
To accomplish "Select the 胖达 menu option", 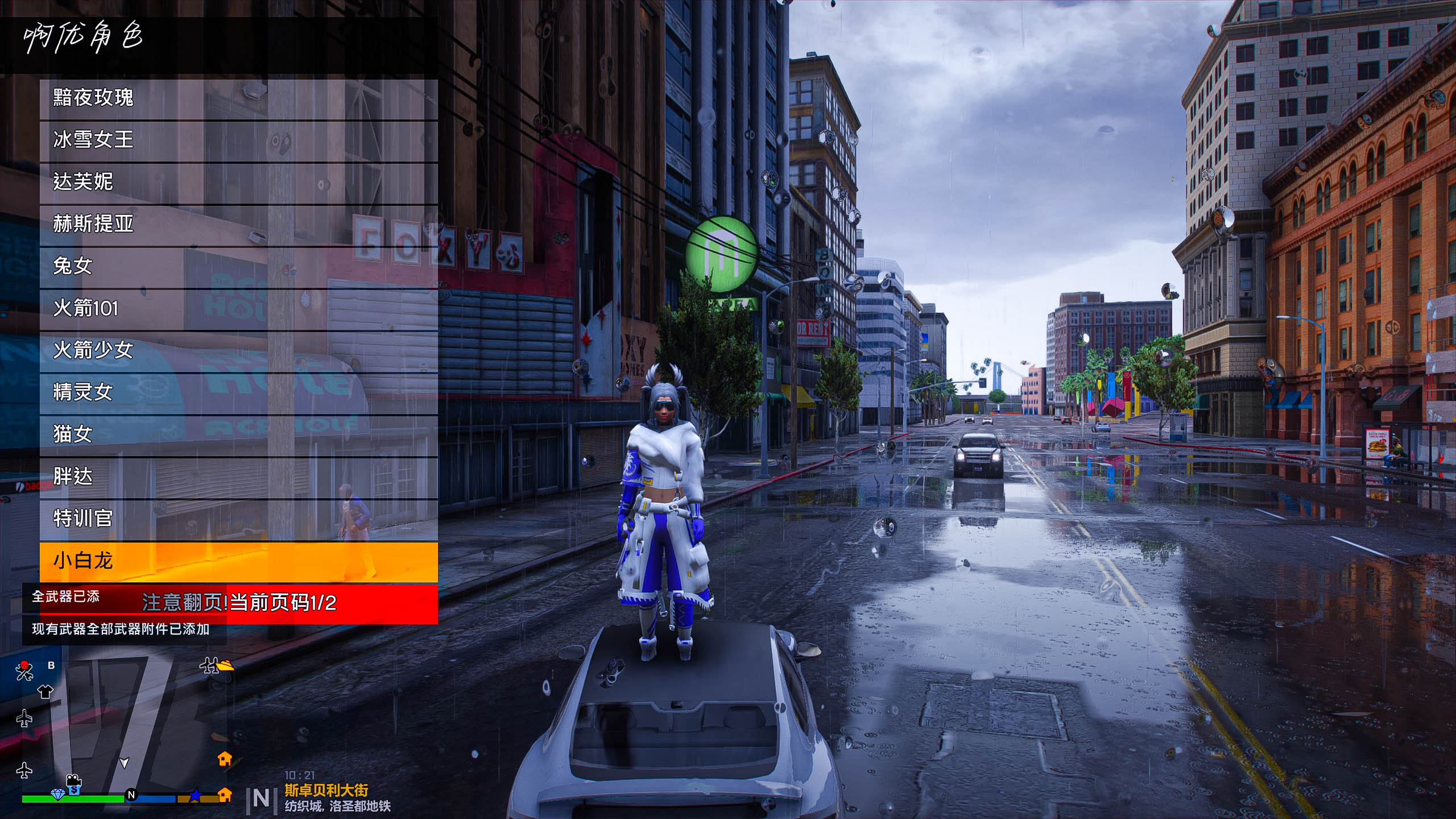I will [239, 477].
